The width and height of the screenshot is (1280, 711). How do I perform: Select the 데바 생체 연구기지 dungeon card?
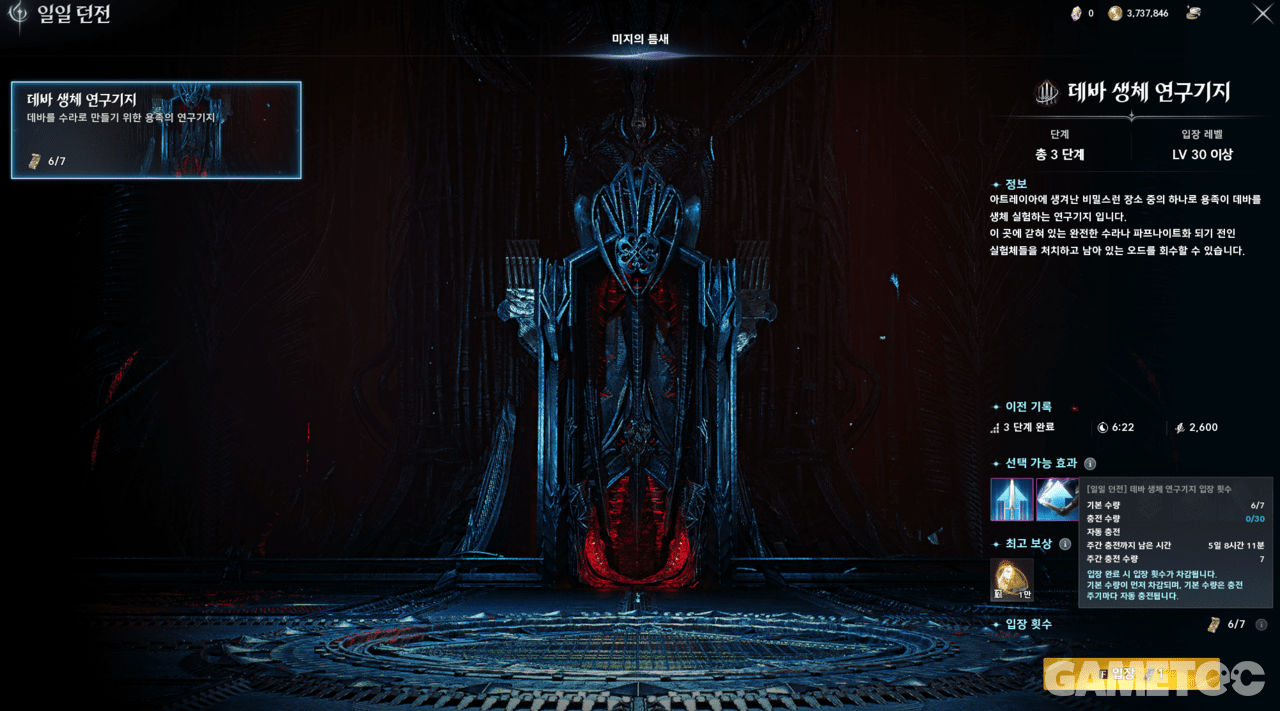[x=156, y=130]
